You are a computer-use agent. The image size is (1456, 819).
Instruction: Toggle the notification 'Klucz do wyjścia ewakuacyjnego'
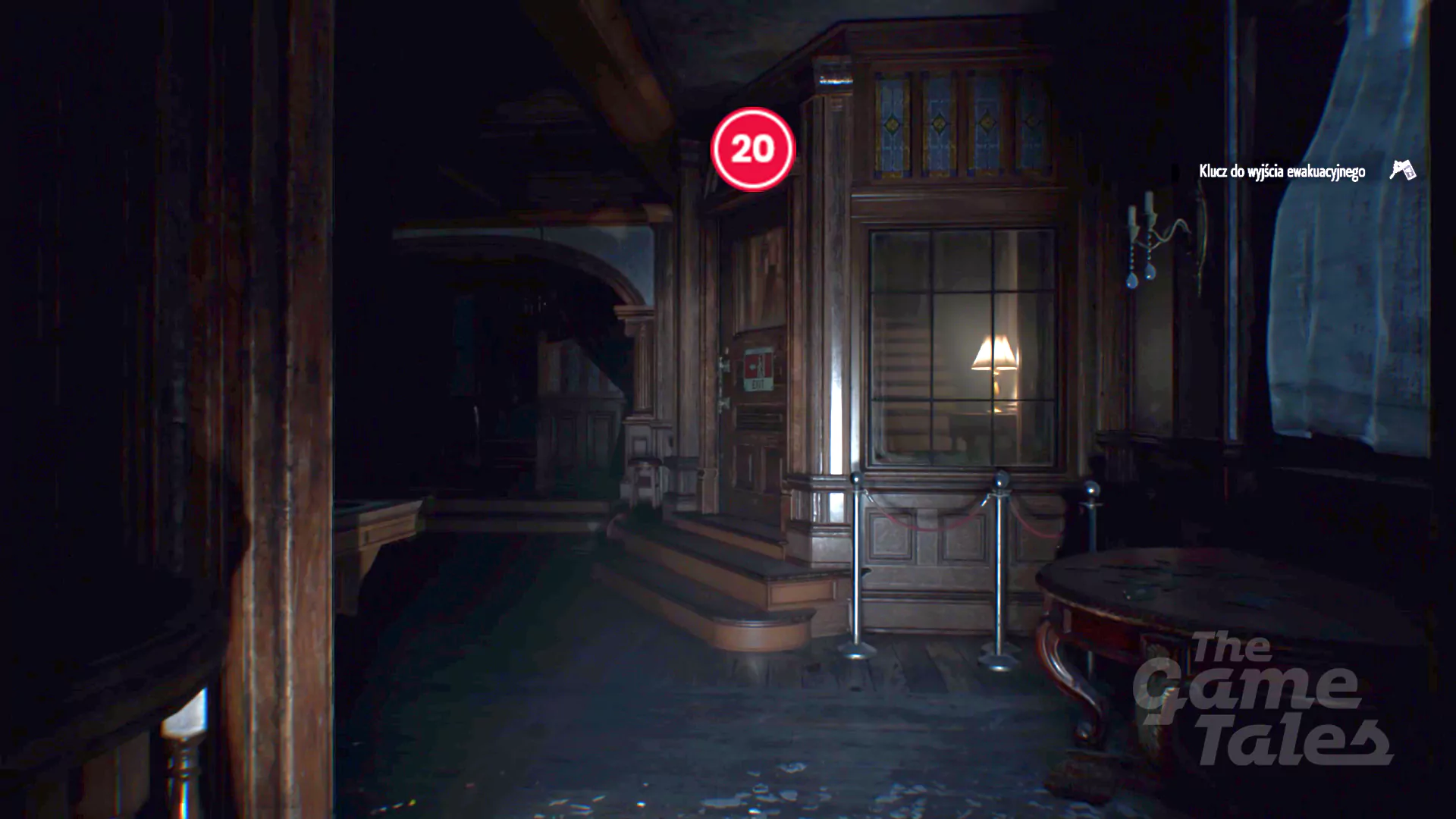point(1284,172)
